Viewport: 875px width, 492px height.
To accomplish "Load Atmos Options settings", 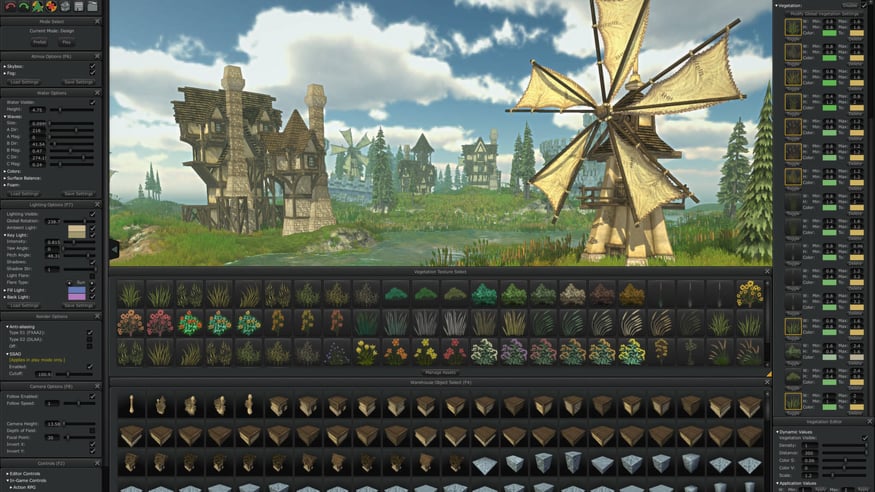I will point(26,82).
